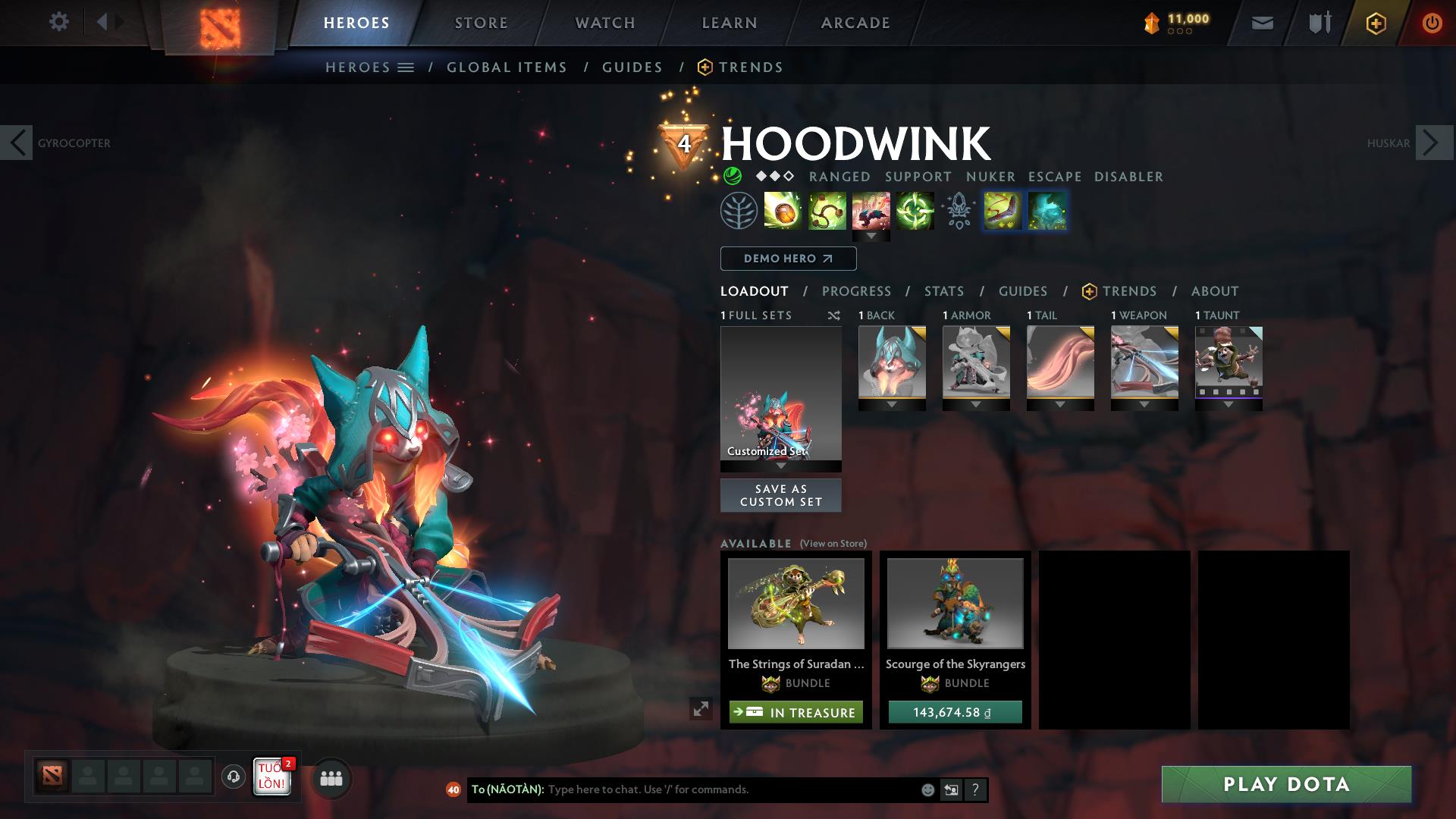Toggle the decoy spirit facet selection
This screenshot has width=1456, height=819.
(1048, 212)
